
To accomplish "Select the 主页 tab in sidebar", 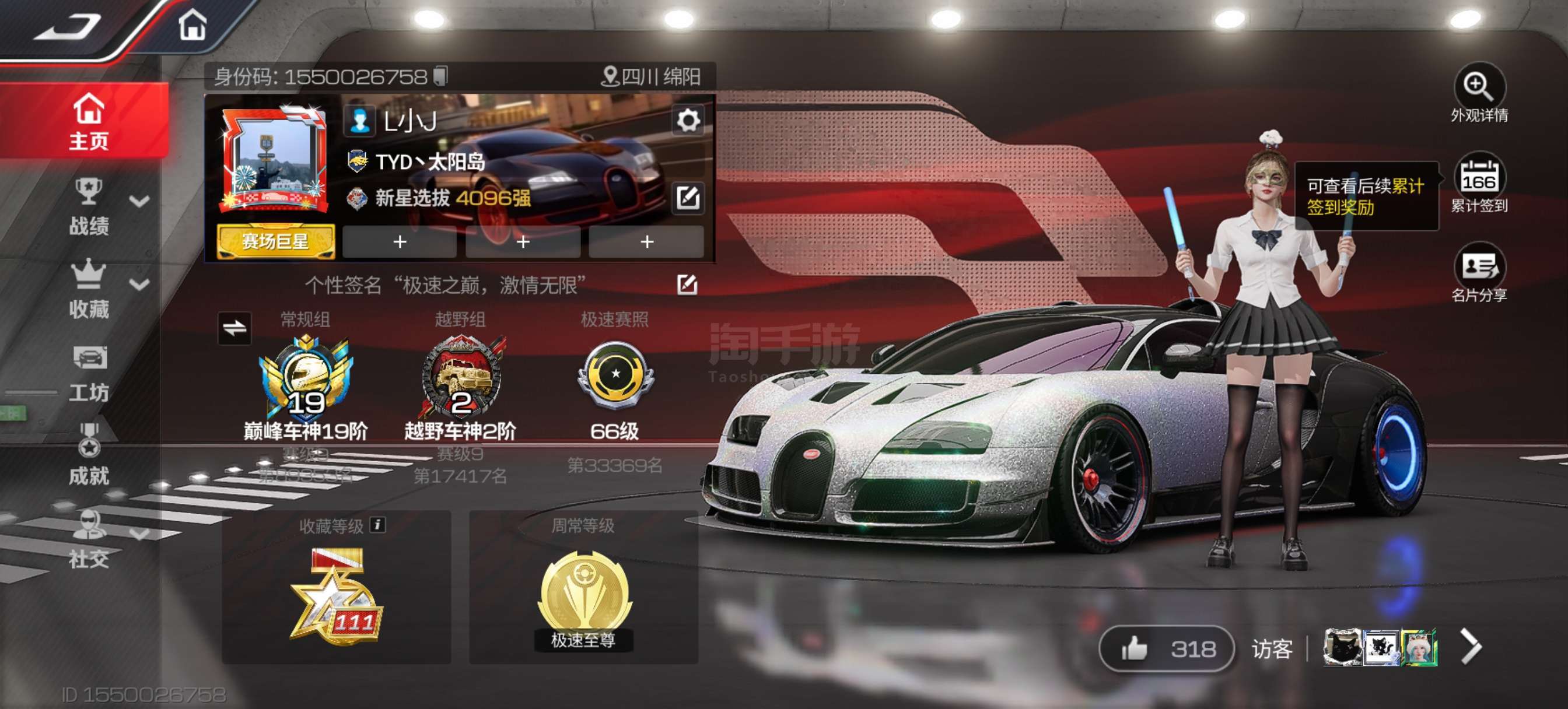I will 88,122.
